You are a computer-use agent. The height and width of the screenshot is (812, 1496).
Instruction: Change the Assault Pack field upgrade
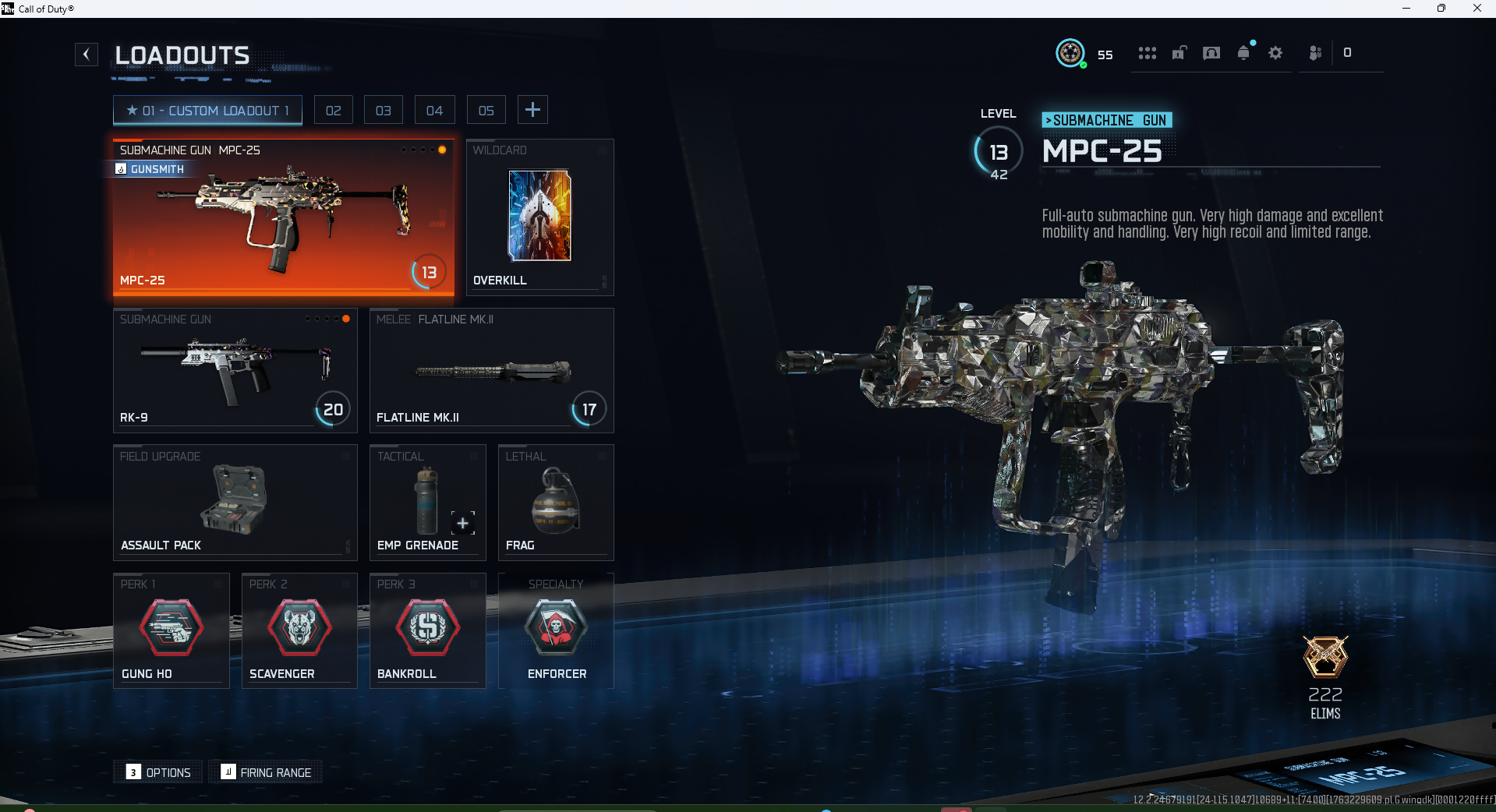pos(235,503)
